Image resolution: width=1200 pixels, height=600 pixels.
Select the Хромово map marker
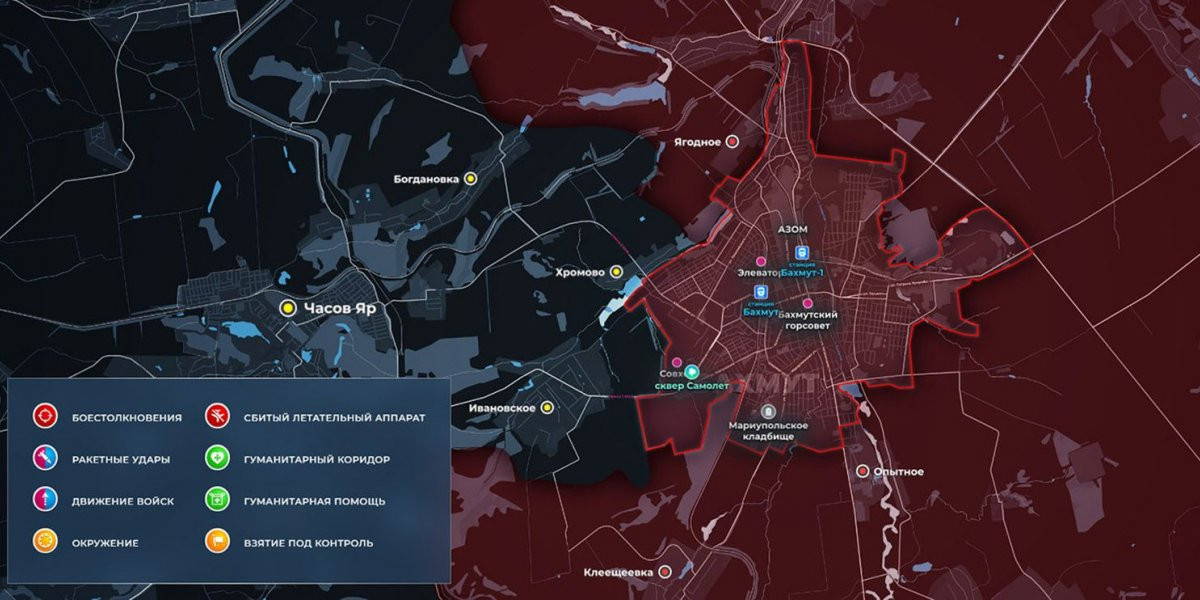[x=617, y=271]
